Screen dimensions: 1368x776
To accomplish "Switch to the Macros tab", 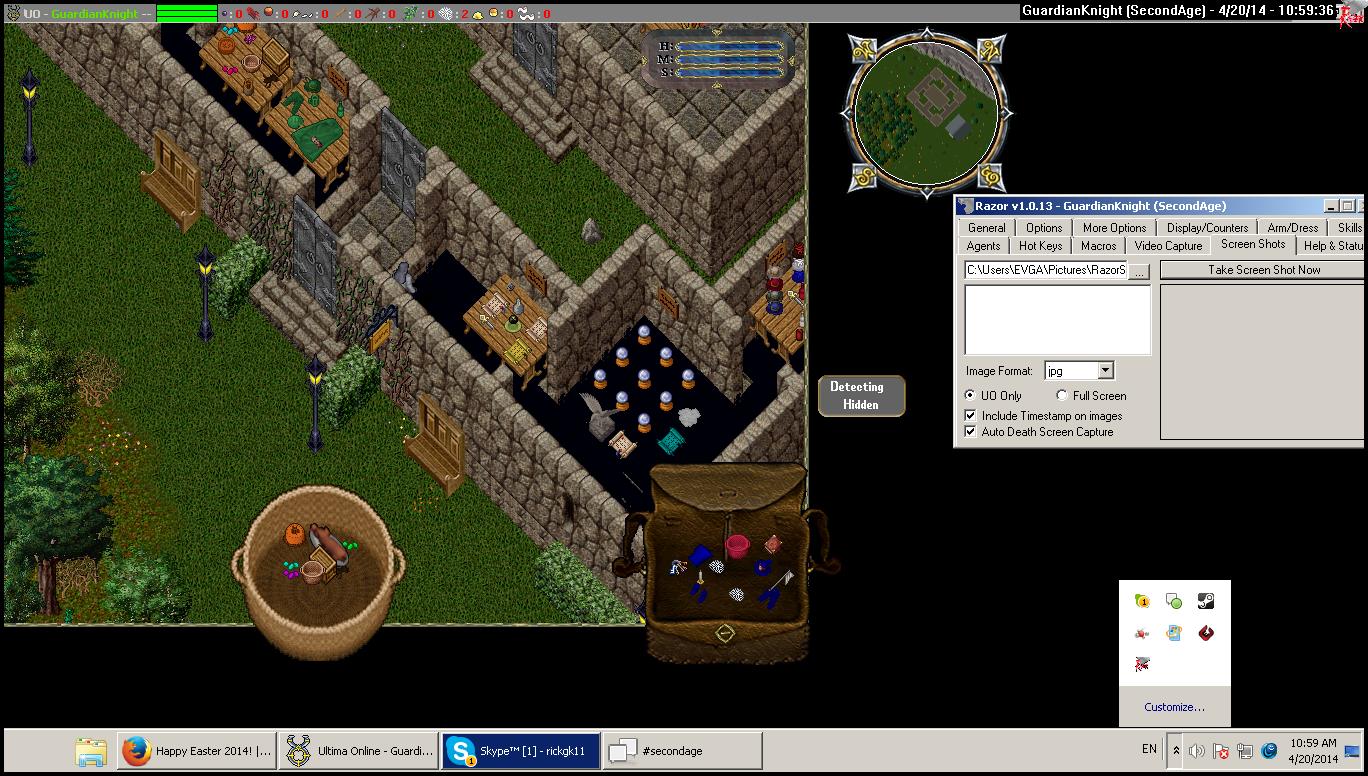I will [x=1098, y=246].
